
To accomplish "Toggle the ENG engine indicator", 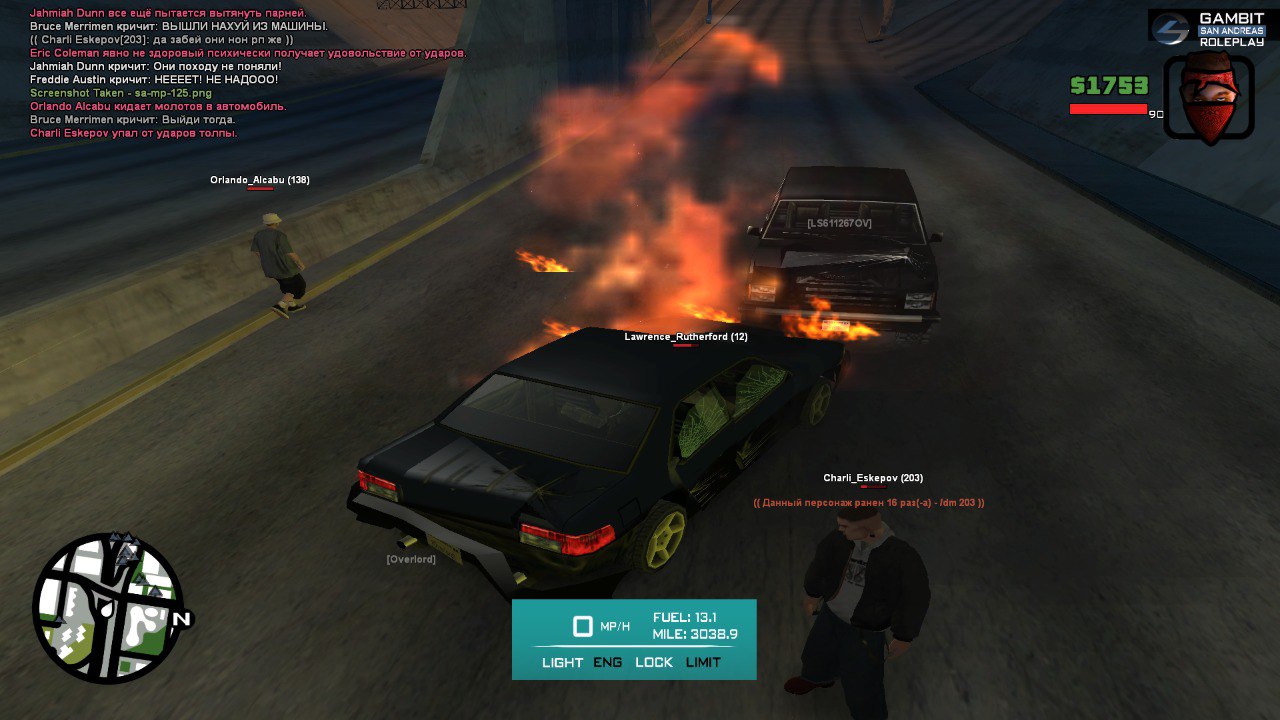I will [x=607, y=662].
